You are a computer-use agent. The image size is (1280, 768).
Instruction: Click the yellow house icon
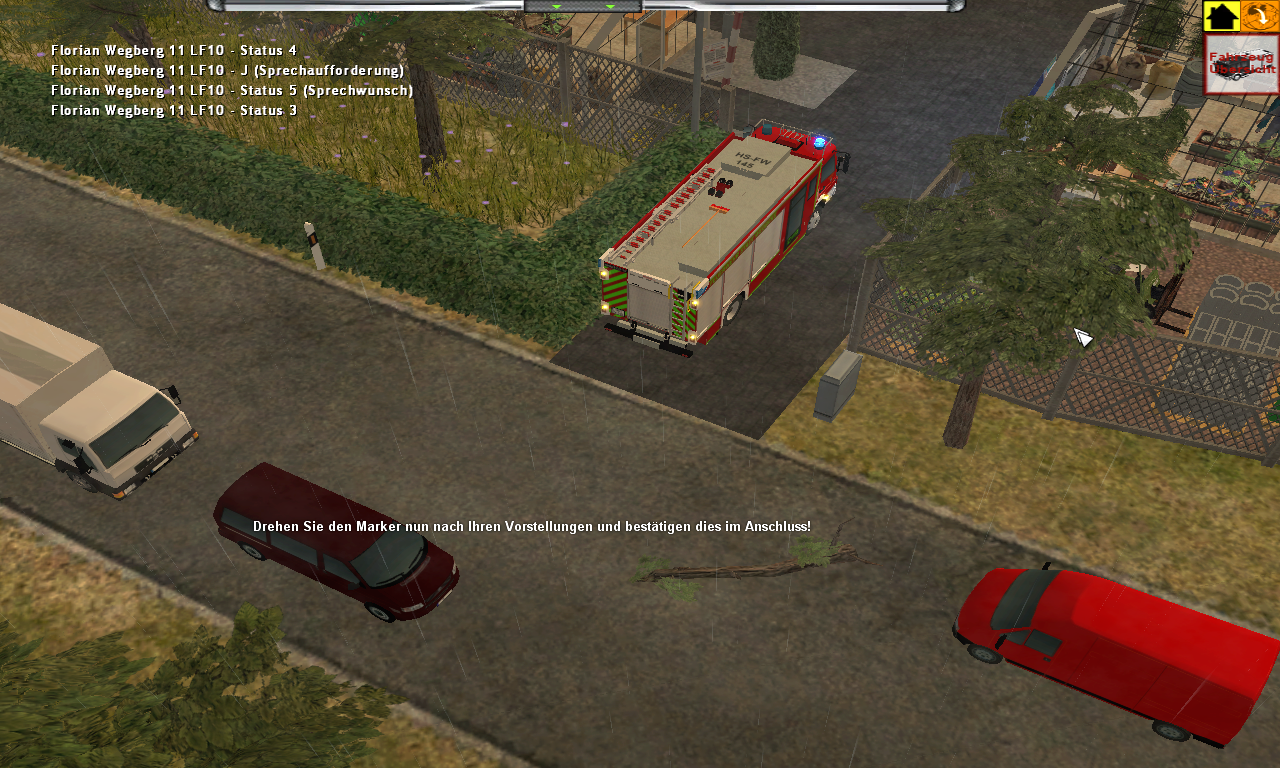pyautogui.click(x=1221, y=16)
